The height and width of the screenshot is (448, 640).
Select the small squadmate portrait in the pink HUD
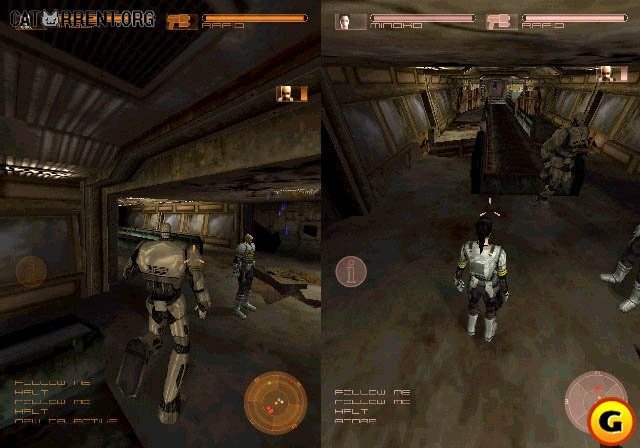(606, 73)
